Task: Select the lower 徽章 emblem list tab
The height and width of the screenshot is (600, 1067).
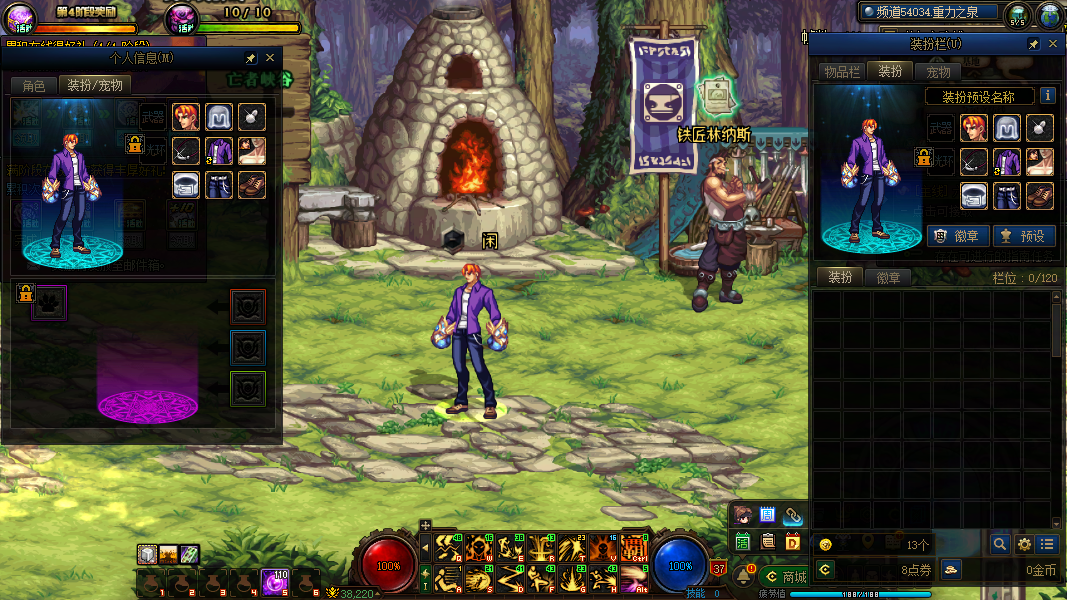Action: tap(888, 278)
